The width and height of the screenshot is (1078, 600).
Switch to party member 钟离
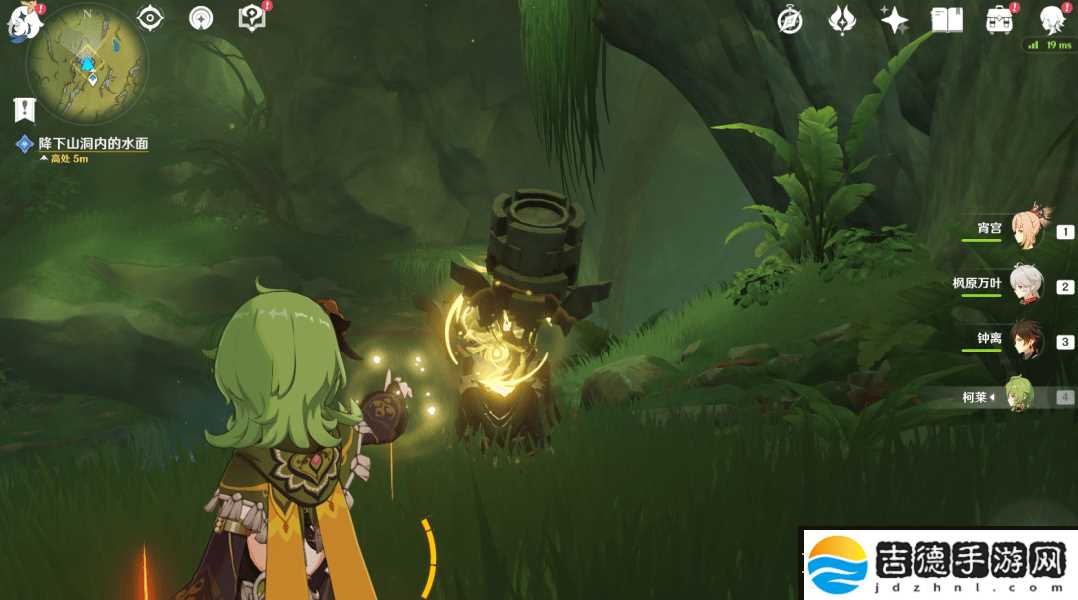tap(1026, 339)
